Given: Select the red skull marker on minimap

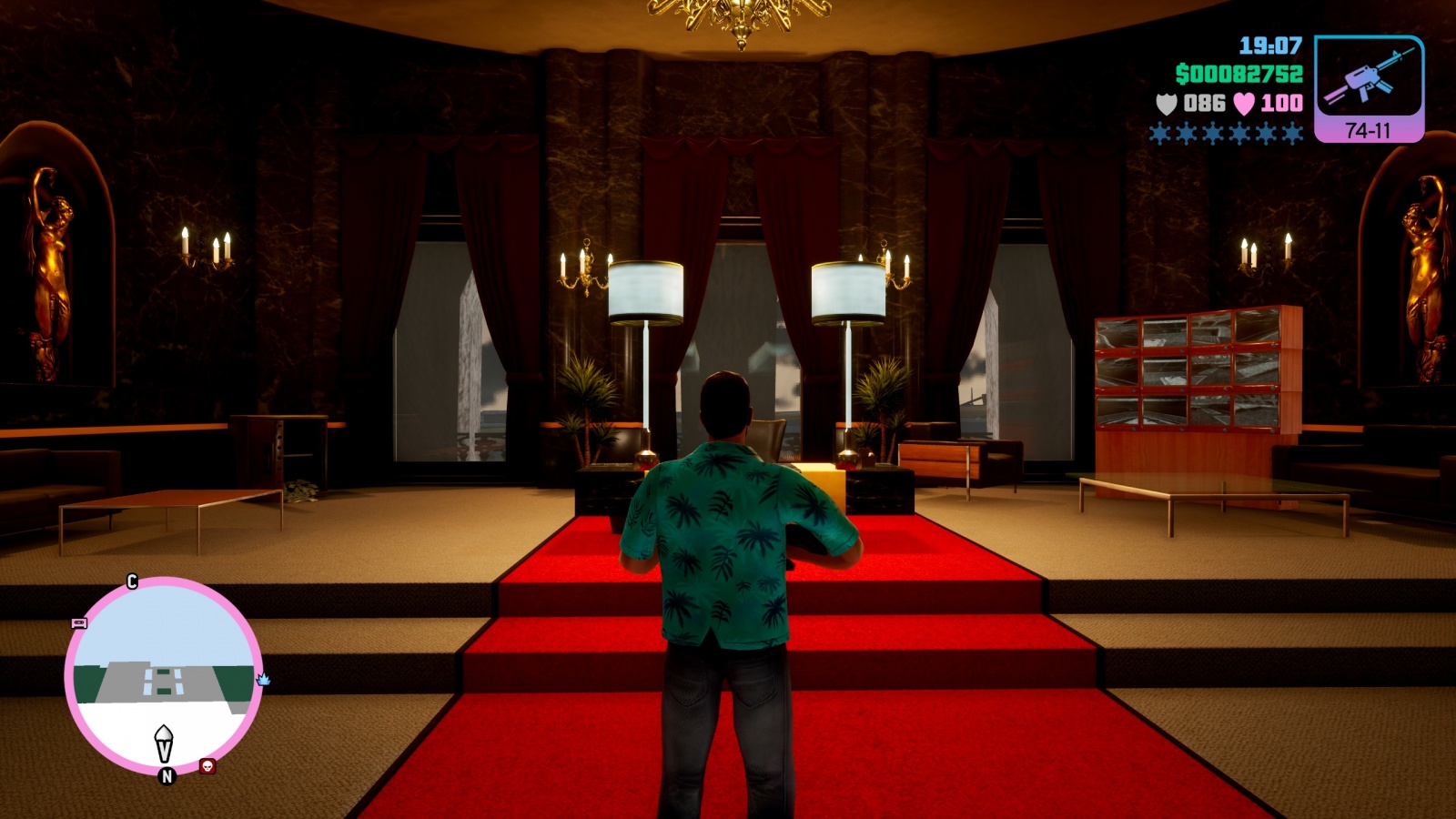Looking at the screenshot, I should coord(207,766).
